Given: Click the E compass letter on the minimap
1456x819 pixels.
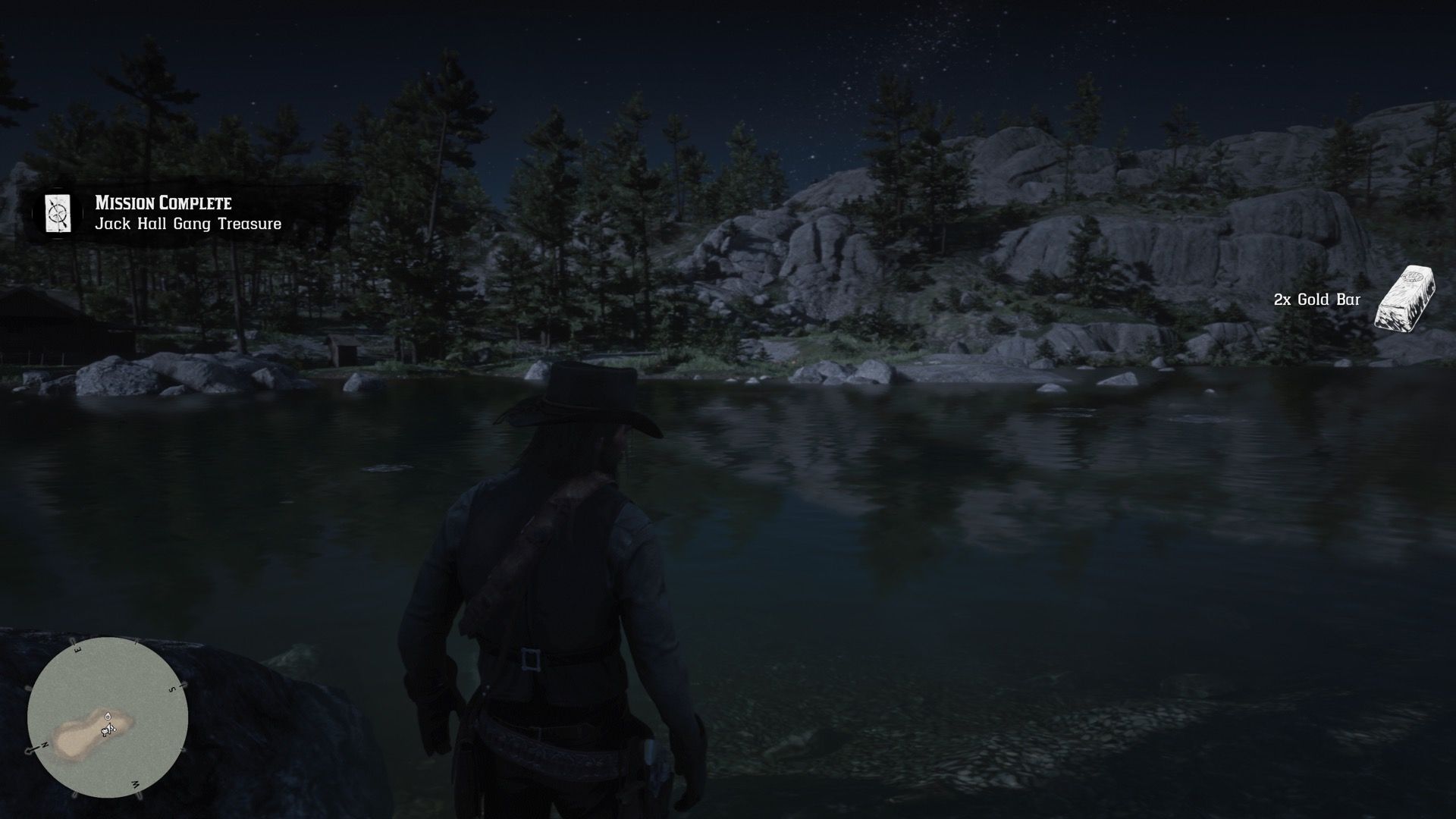Looking at the screenshot, I should point(77,649).
